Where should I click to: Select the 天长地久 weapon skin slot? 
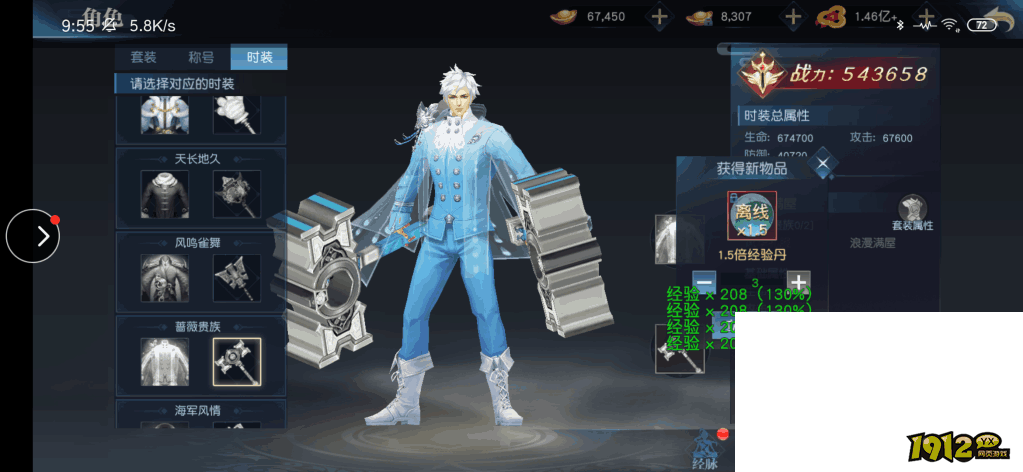coord(237,194)
